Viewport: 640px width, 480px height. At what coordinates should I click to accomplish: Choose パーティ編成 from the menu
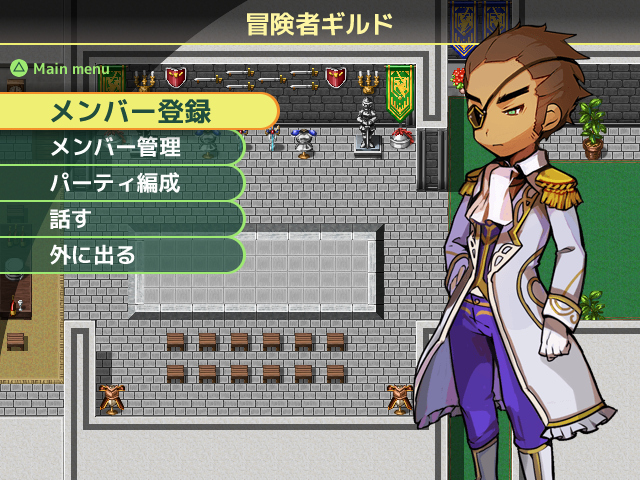coord(118,184)
